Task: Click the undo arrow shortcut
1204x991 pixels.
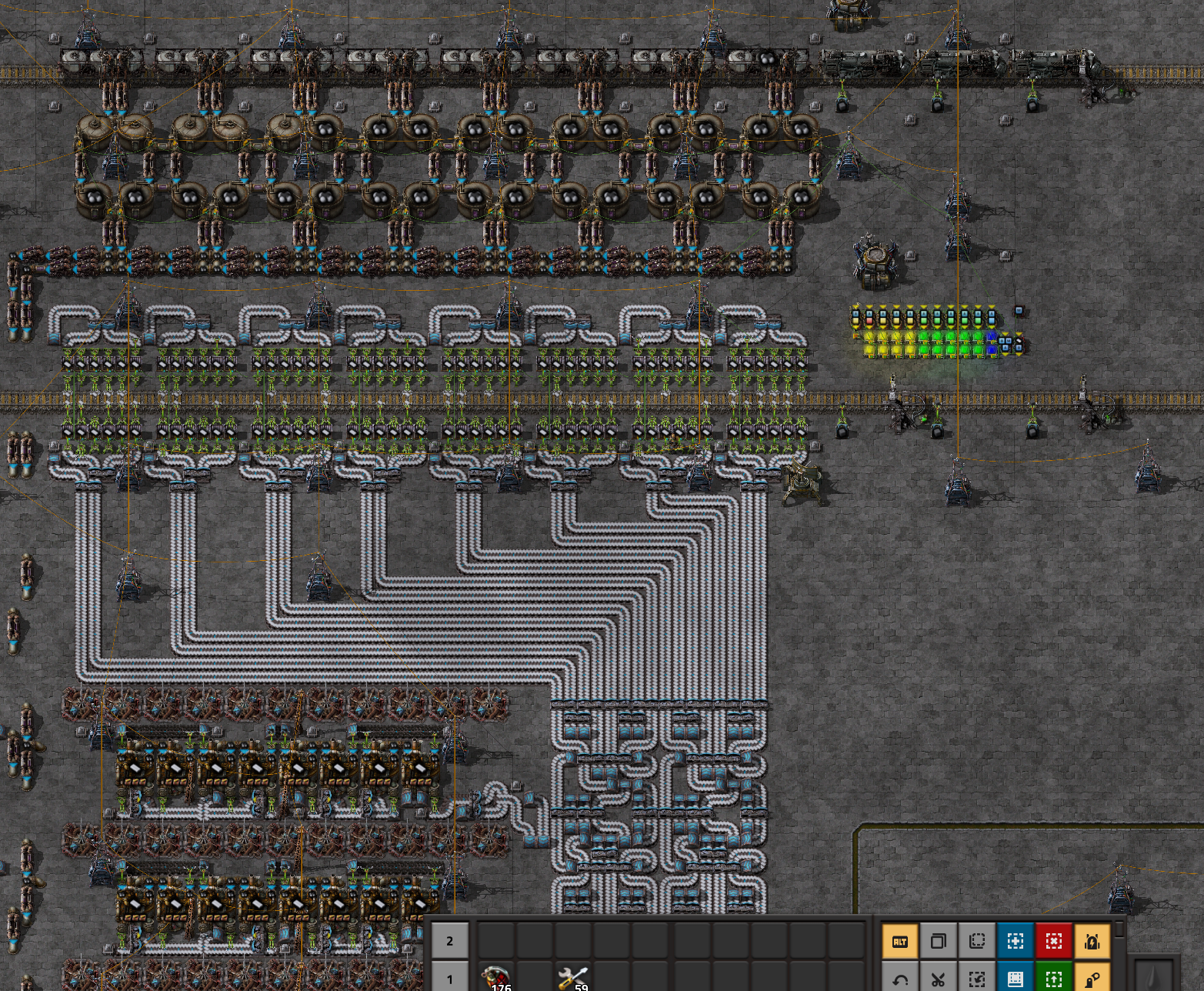Action: pos(899,979)
